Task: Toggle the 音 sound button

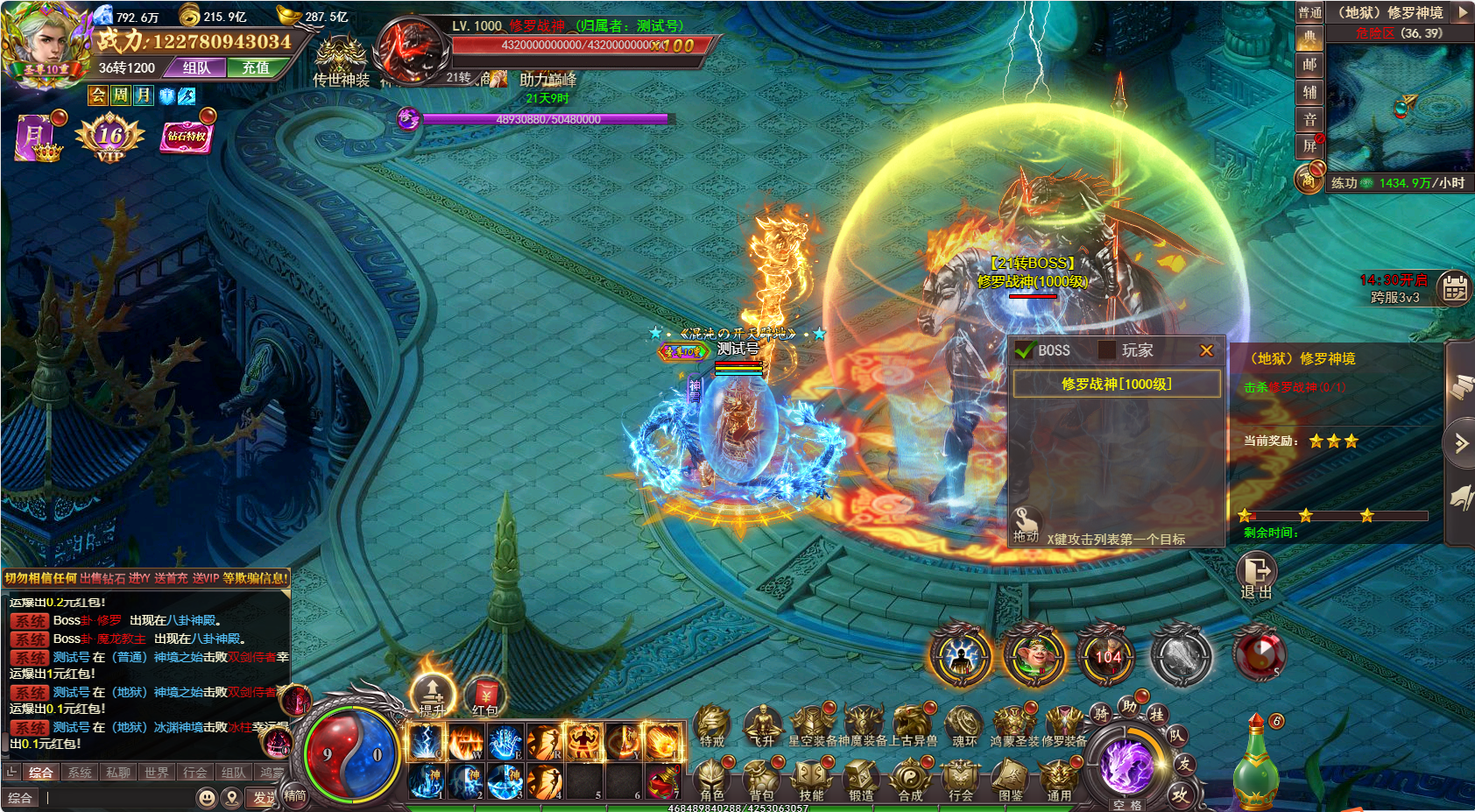Action: [x=1309, y=119]
